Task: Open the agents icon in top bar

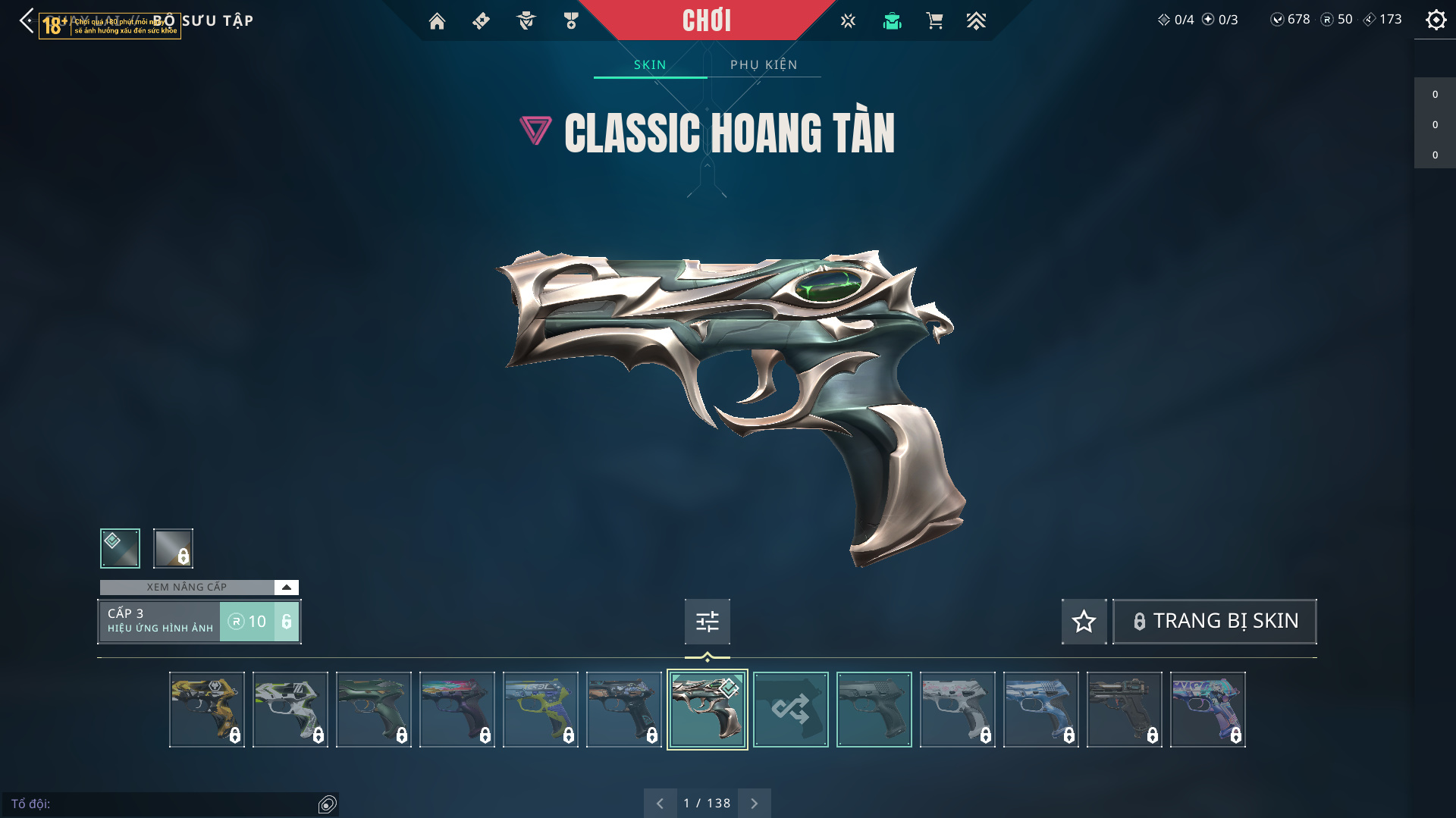Action: (526, 21)
